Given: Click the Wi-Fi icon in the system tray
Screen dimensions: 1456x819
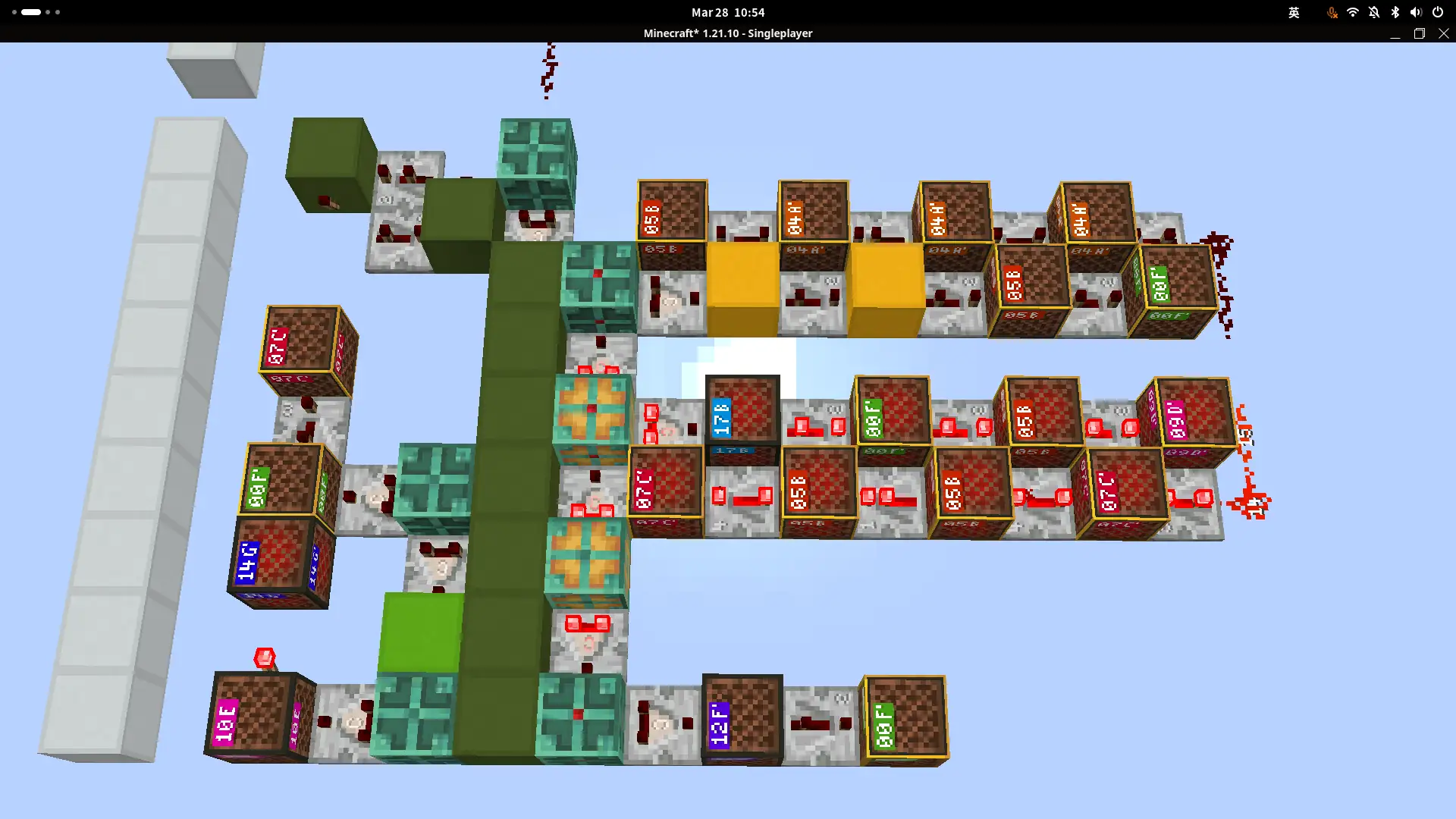Looking at the screenshot, I should (1353, 12).
